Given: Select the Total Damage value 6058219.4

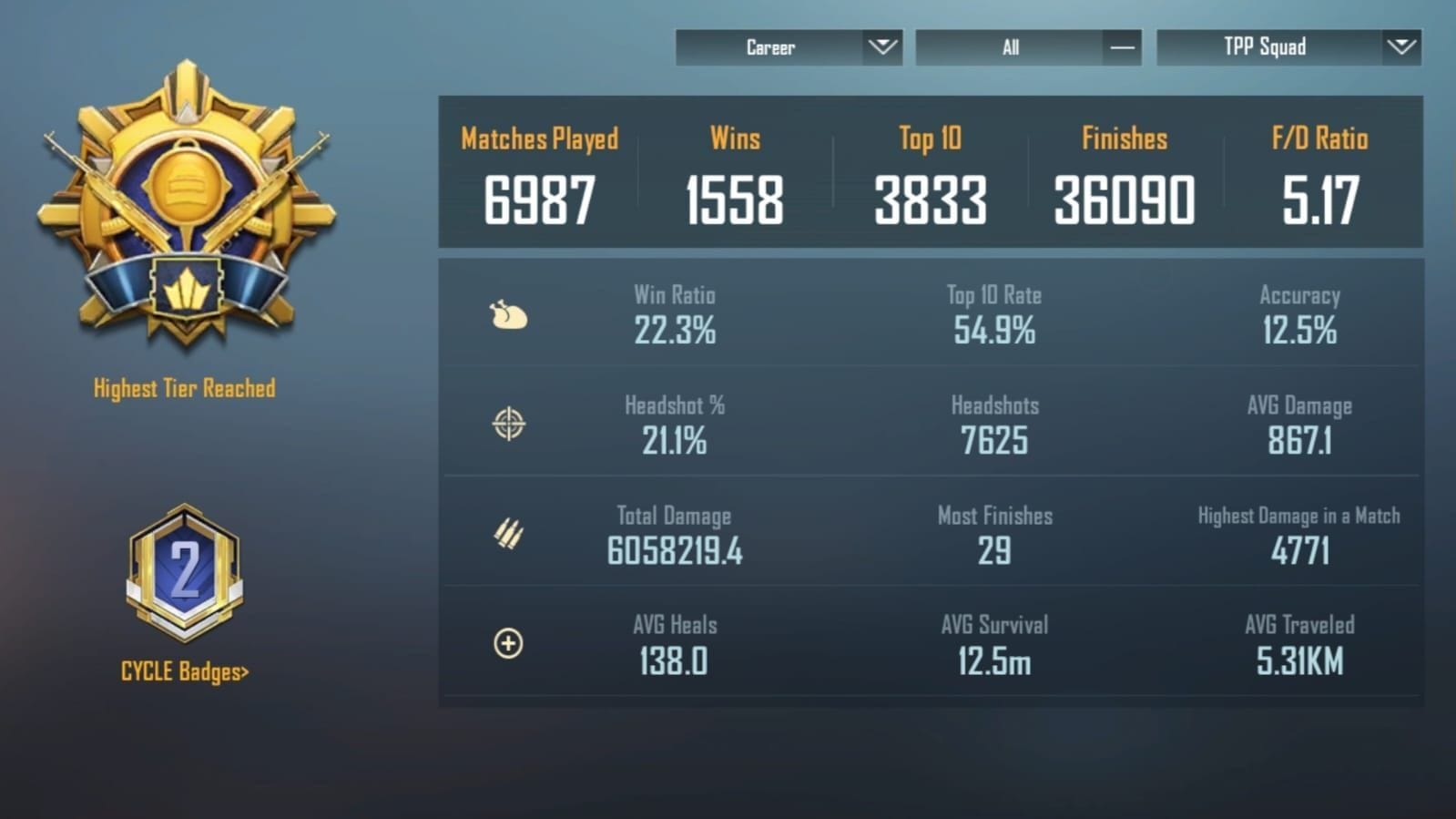Looking at the screenshot, I should (x=673, y=550).
